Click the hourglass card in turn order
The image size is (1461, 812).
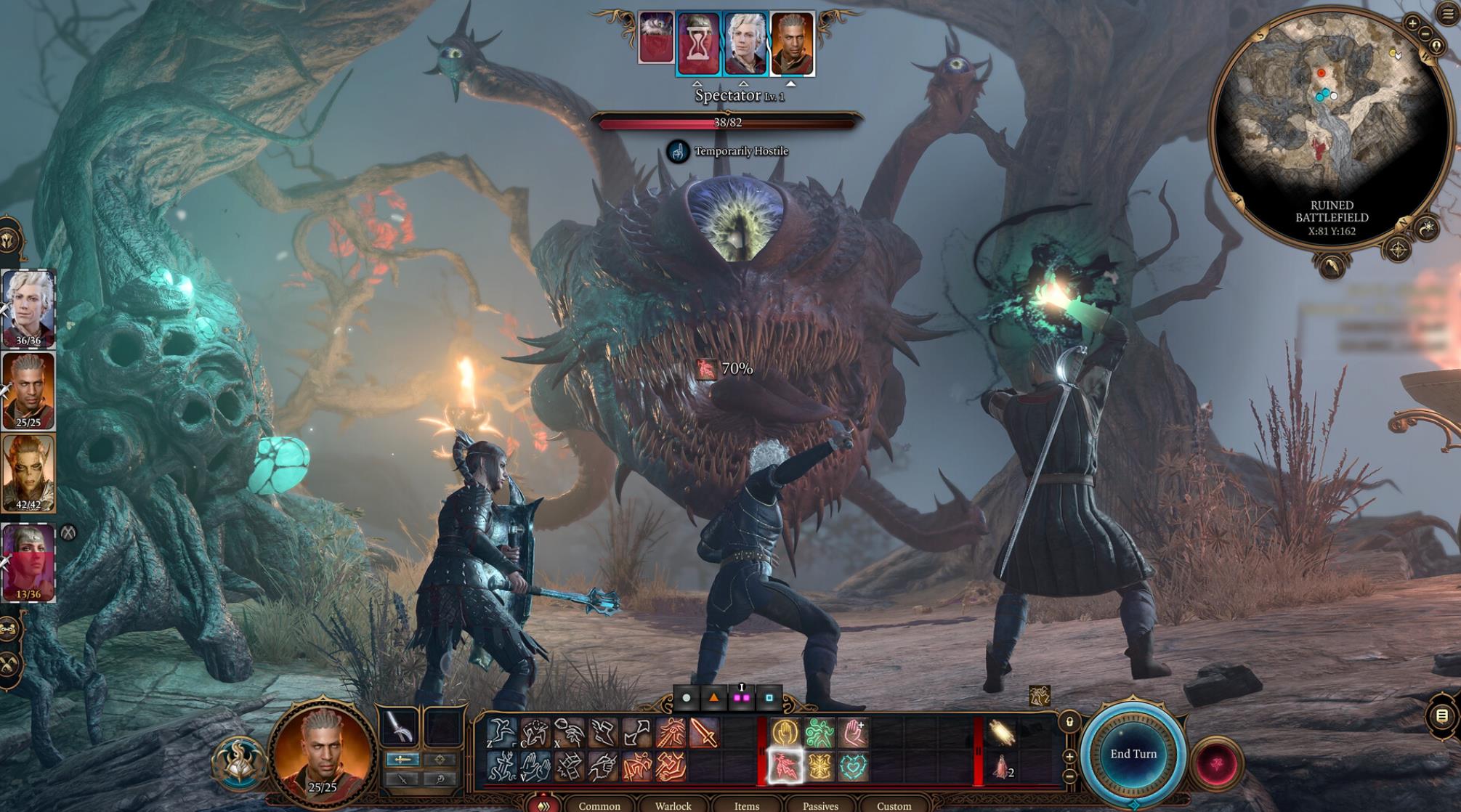(697, 44)
